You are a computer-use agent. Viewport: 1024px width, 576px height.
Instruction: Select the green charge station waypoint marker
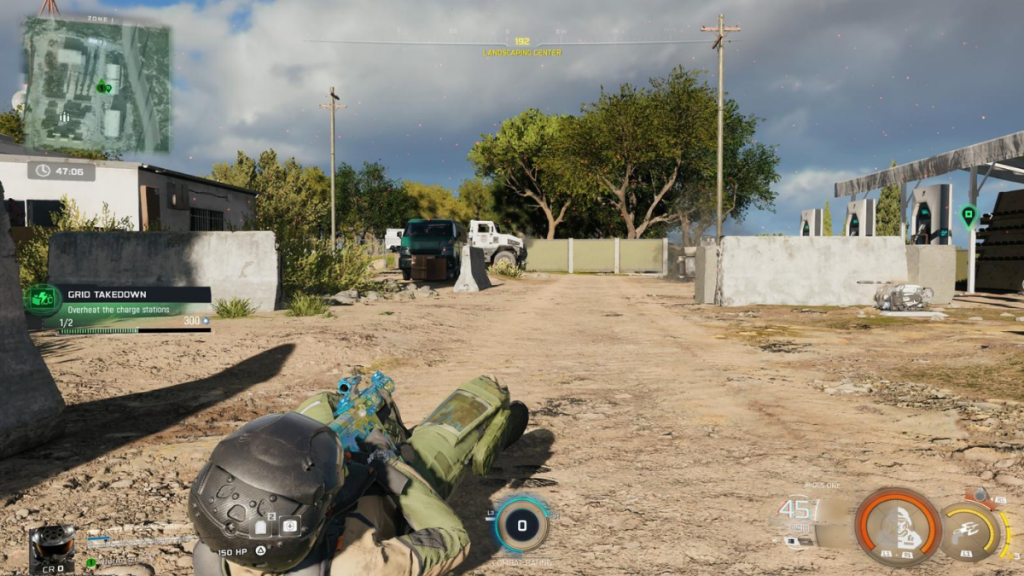pyautogui.click(x=967, y=214)
